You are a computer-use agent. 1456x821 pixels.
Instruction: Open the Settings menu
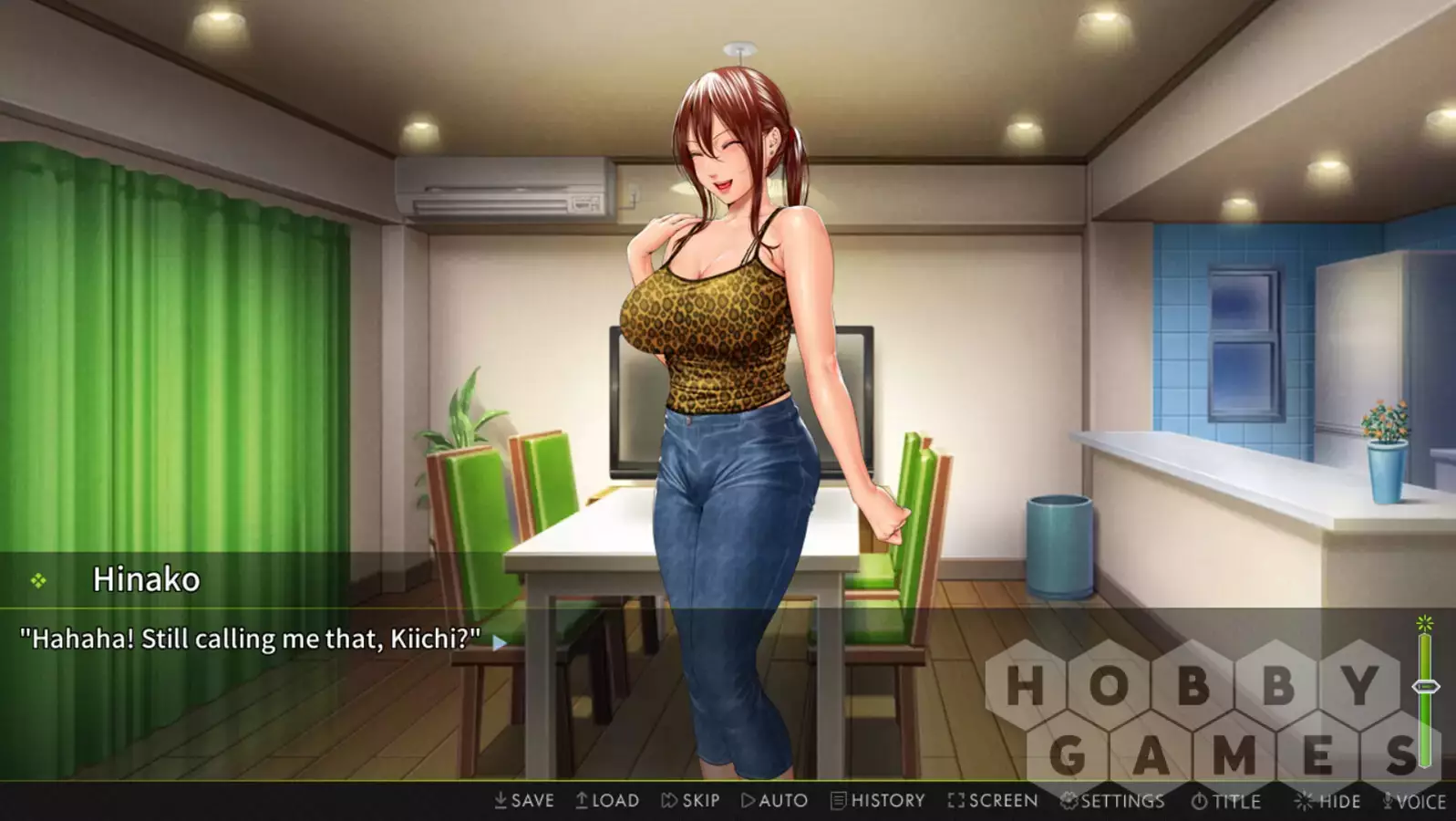click(1112, 801)
